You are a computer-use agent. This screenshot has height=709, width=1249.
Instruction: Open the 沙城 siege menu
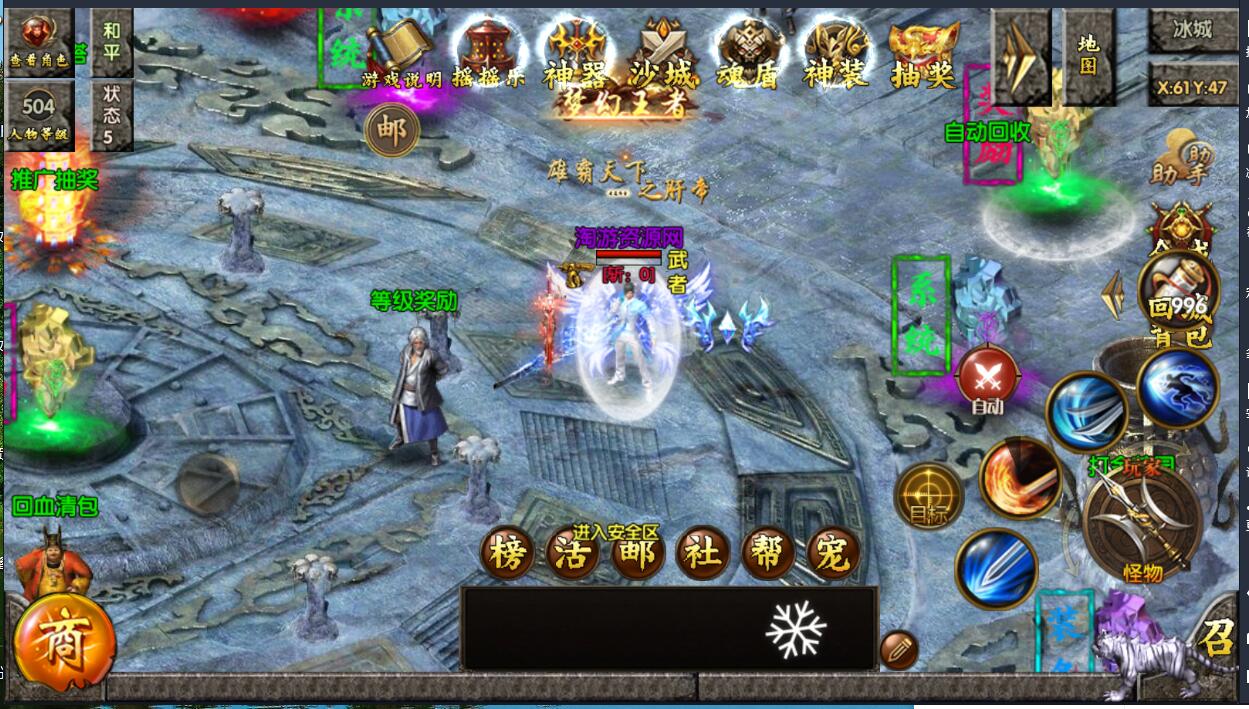click(661, 52)
